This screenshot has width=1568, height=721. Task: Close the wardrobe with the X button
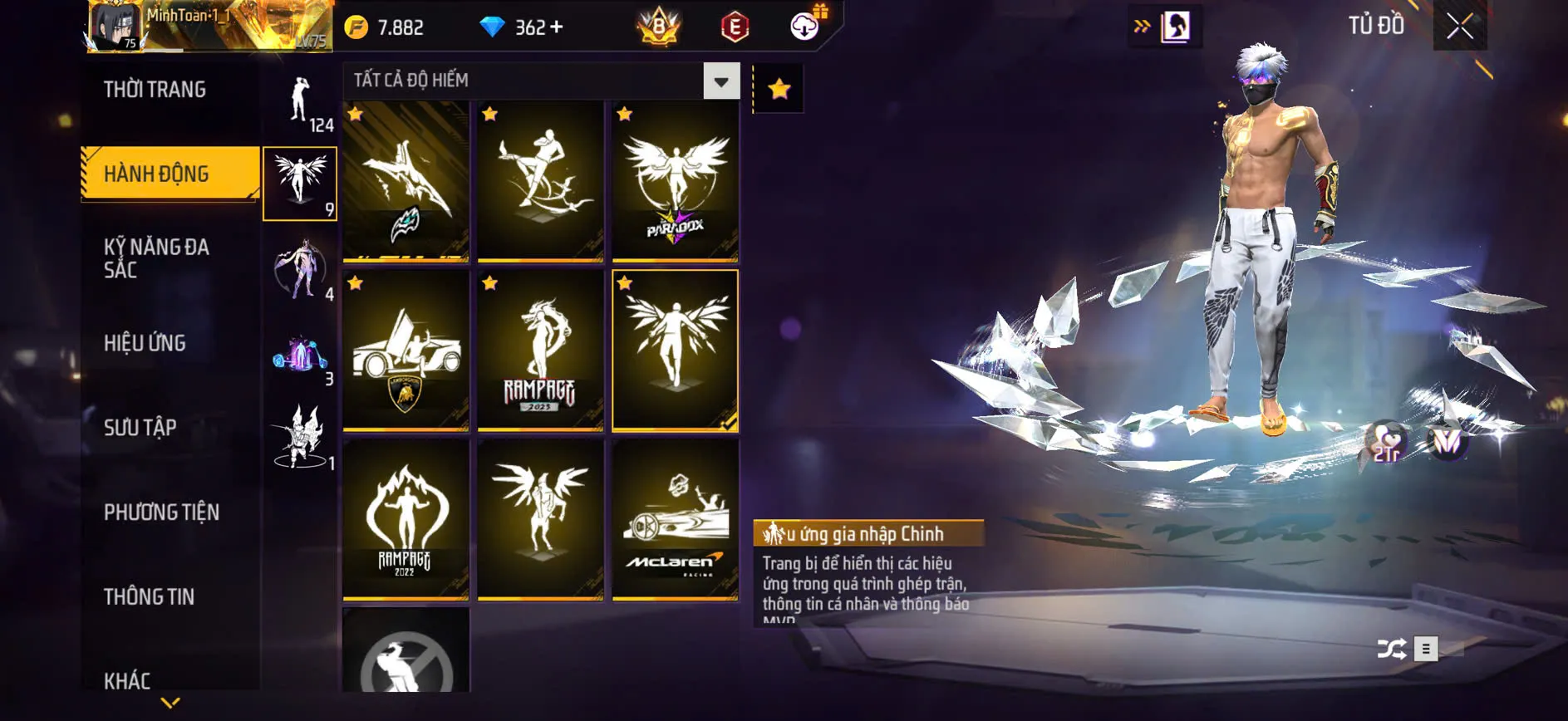(x=1459, y=27)
